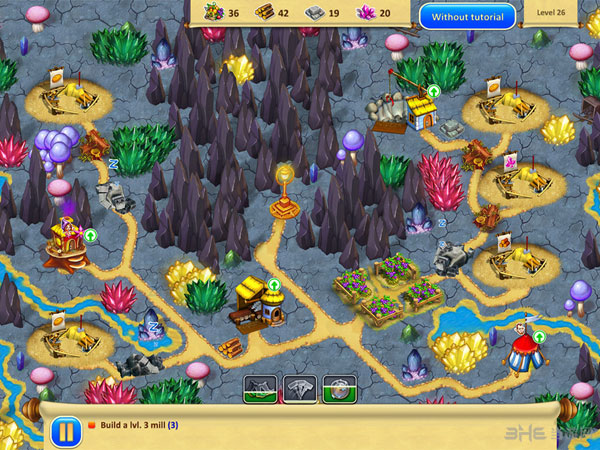
Task: Click the upgrade arrow on the quarry building
Action: tap(433, 91)
